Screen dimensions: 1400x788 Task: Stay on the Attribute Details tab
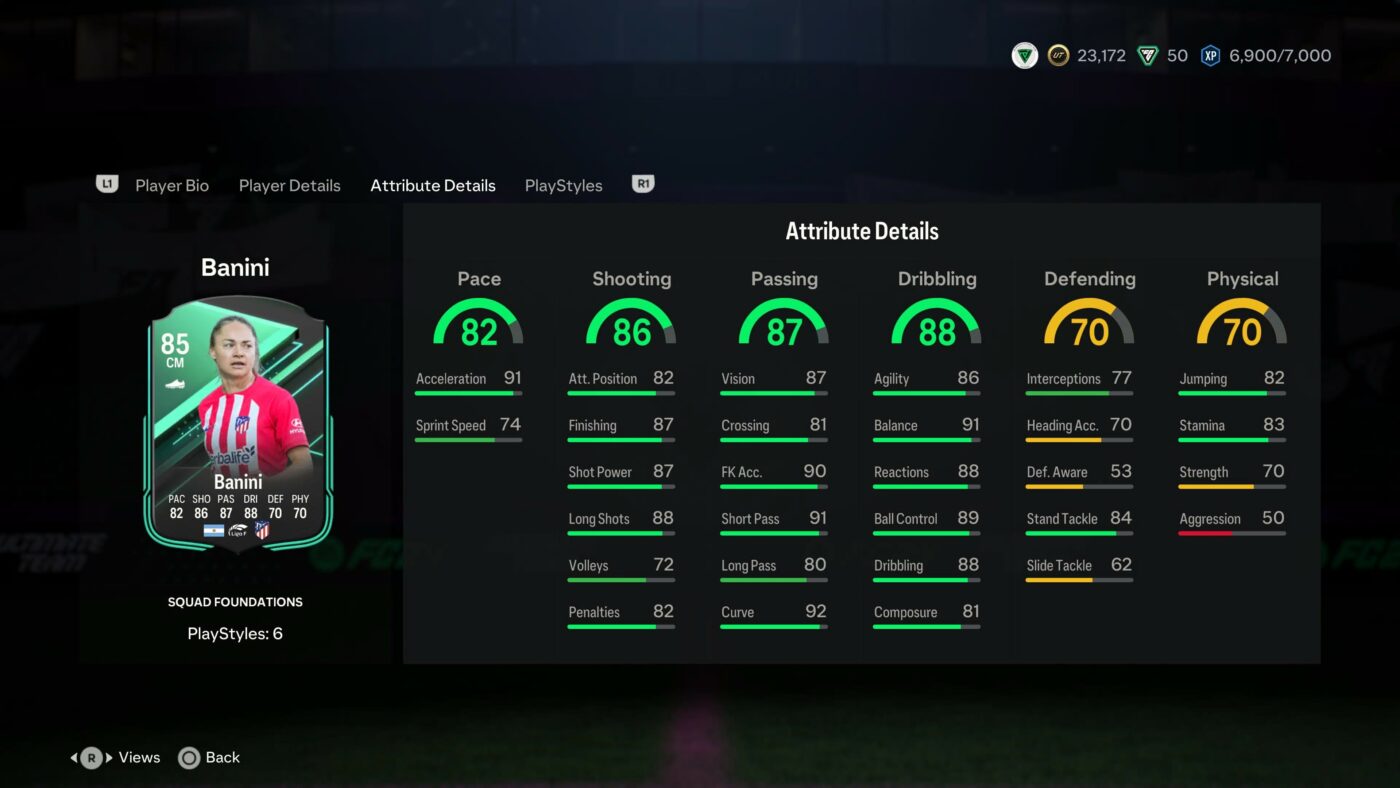pyautogui.click(x=432, y=185)
